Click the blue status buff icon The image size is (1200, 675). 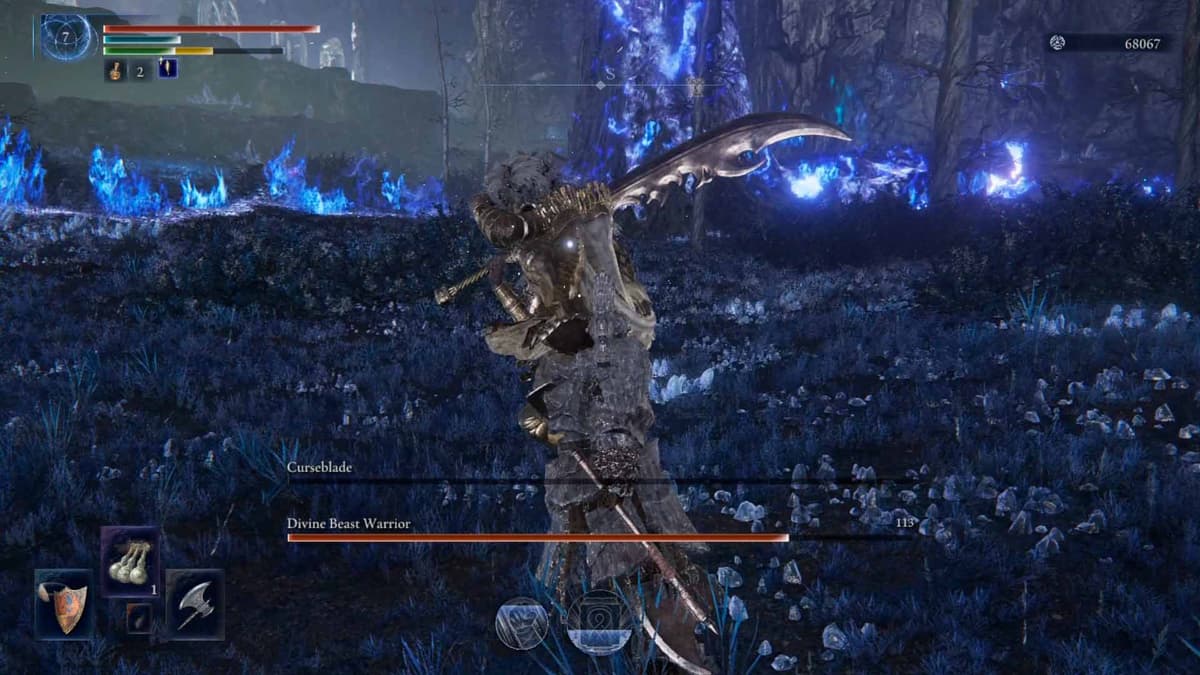[168, 69]
